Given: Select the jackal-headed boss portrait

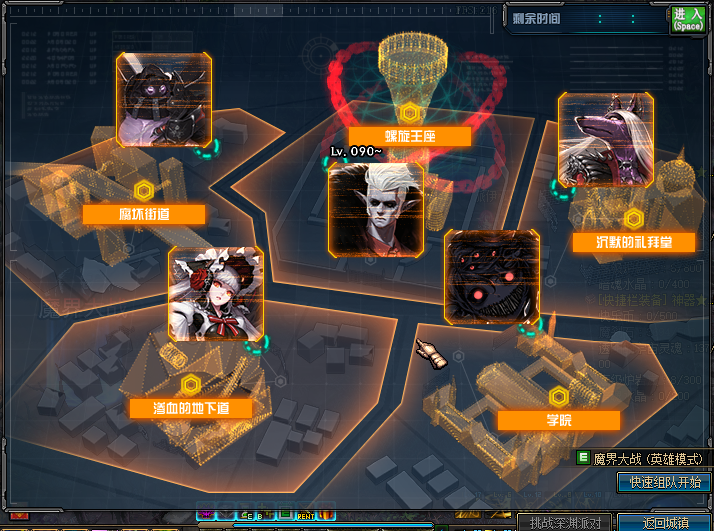Looking at the screenshot, I should 605,139.
